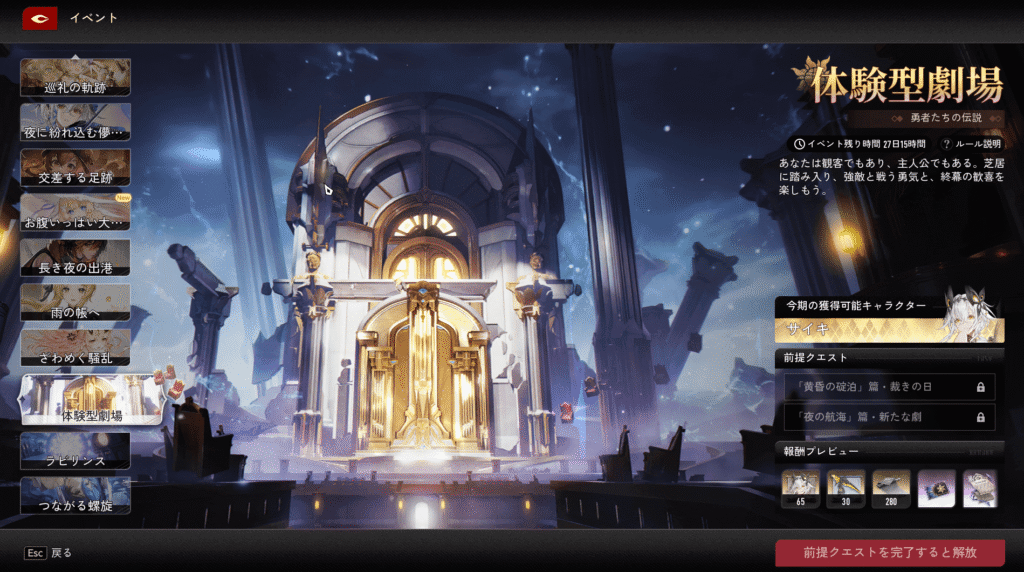This screenshot has height=572, width=1024.
Task: Select the highlighted 体験型劇場 event entry
Action: coord(91,399)
